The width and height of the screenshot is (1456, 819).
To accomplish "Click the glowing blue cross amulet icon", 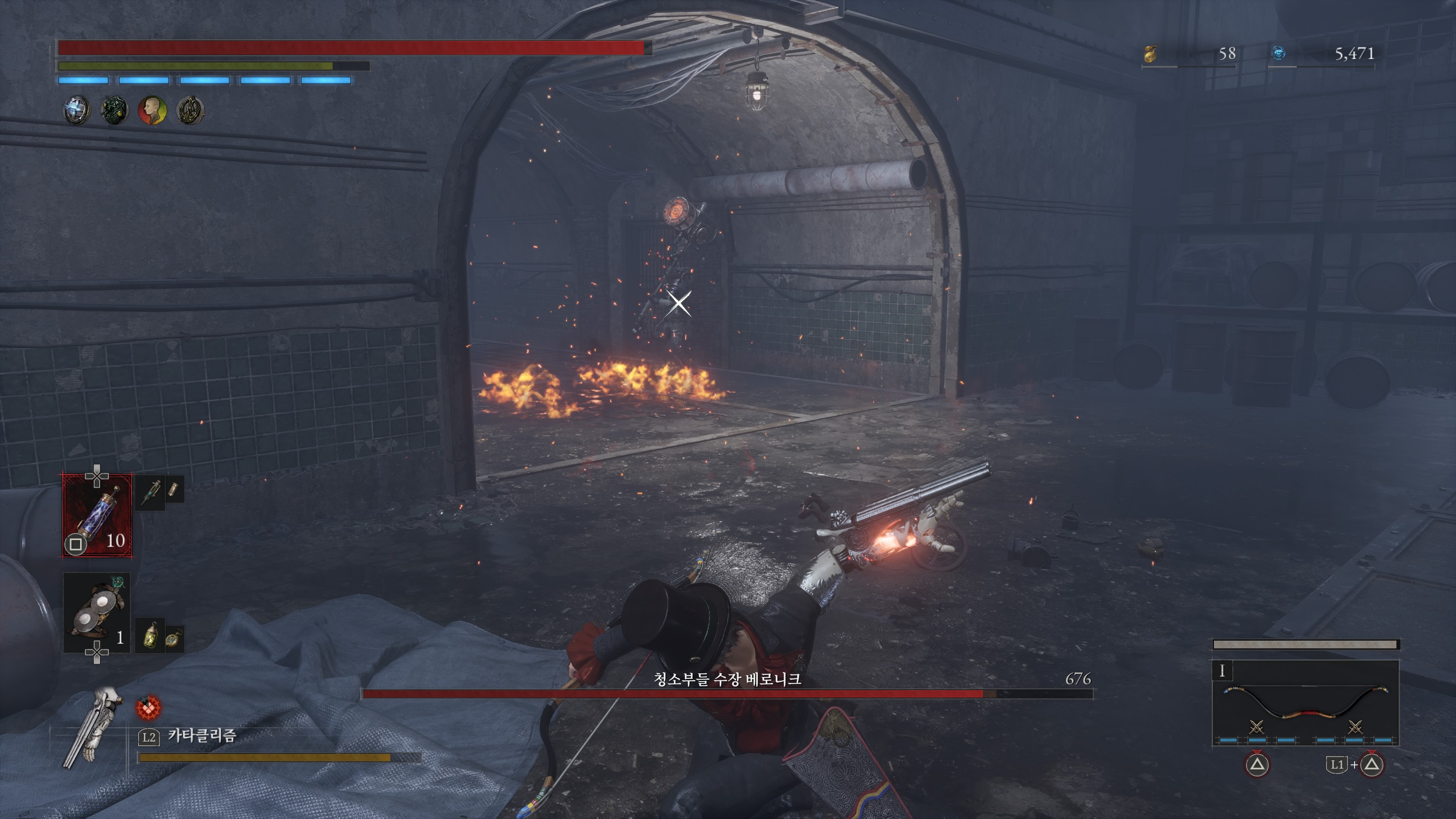I will [76, 110].
